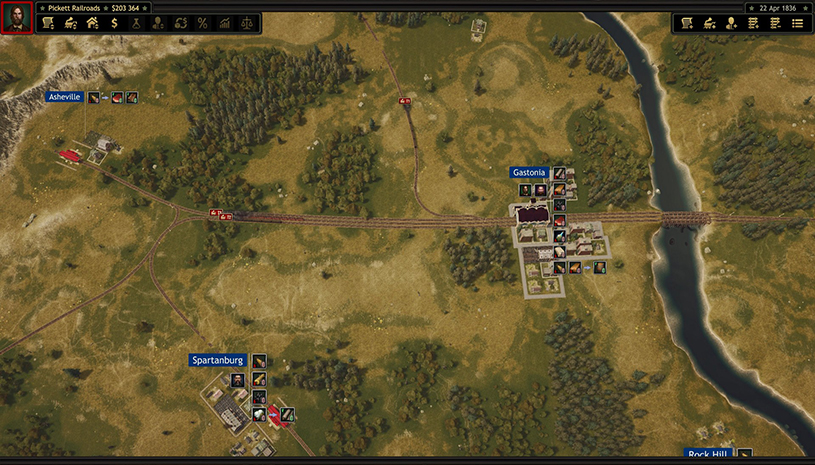The image size is (815, 465).
Task: Open the percent sign menu
Action: (x=202, y=23)
